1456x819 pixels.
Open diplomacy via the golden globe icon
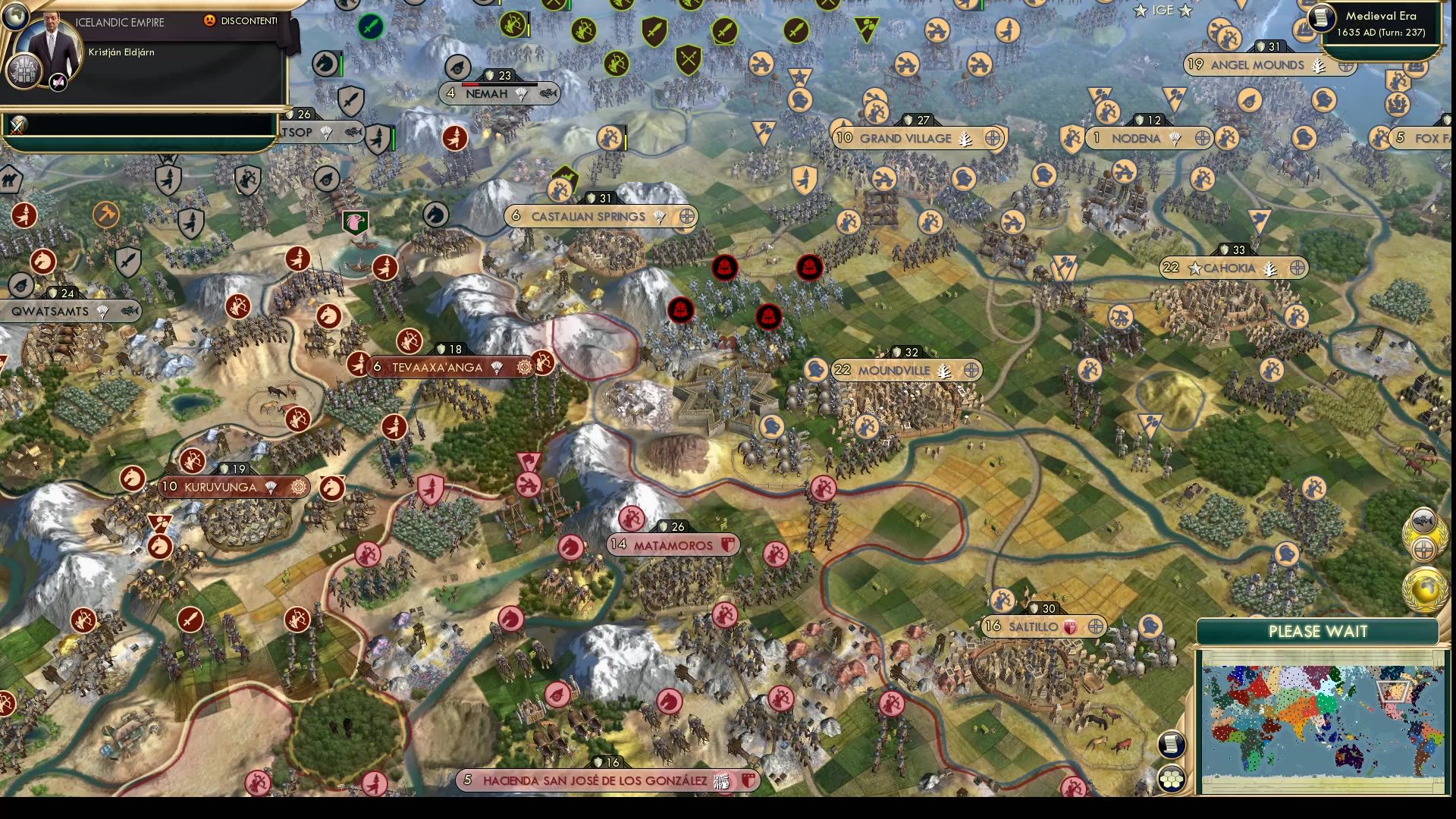(x=1424, y=588)
